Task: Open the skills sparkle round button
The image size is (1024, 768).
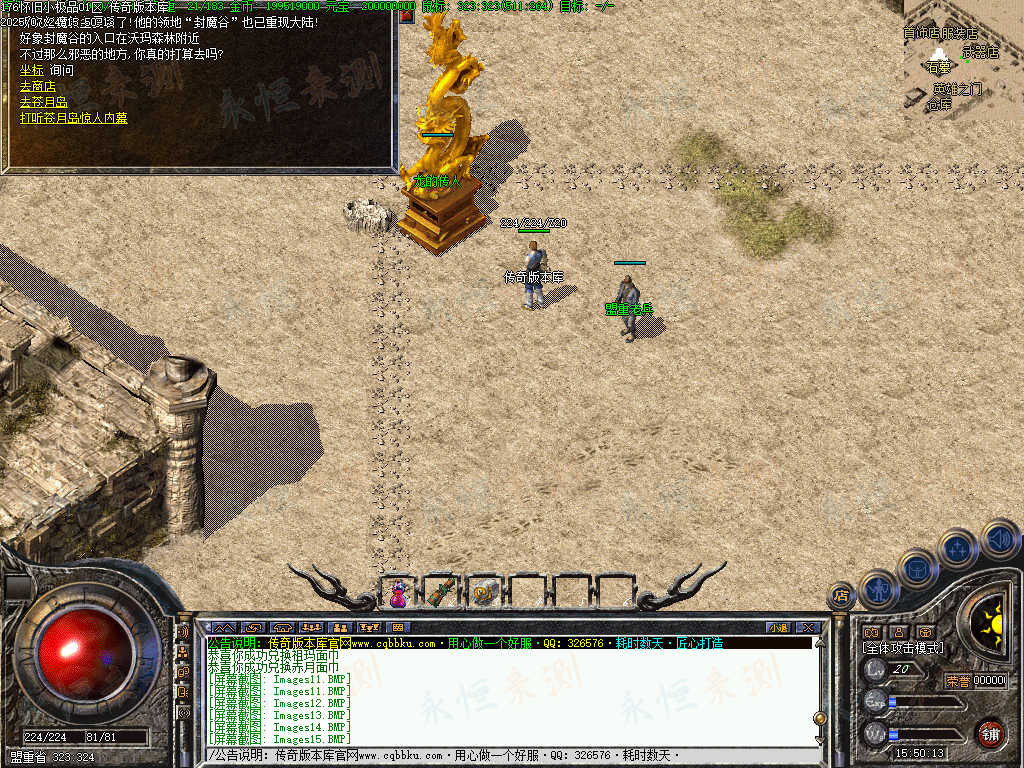Action: [x=958, y=548]
